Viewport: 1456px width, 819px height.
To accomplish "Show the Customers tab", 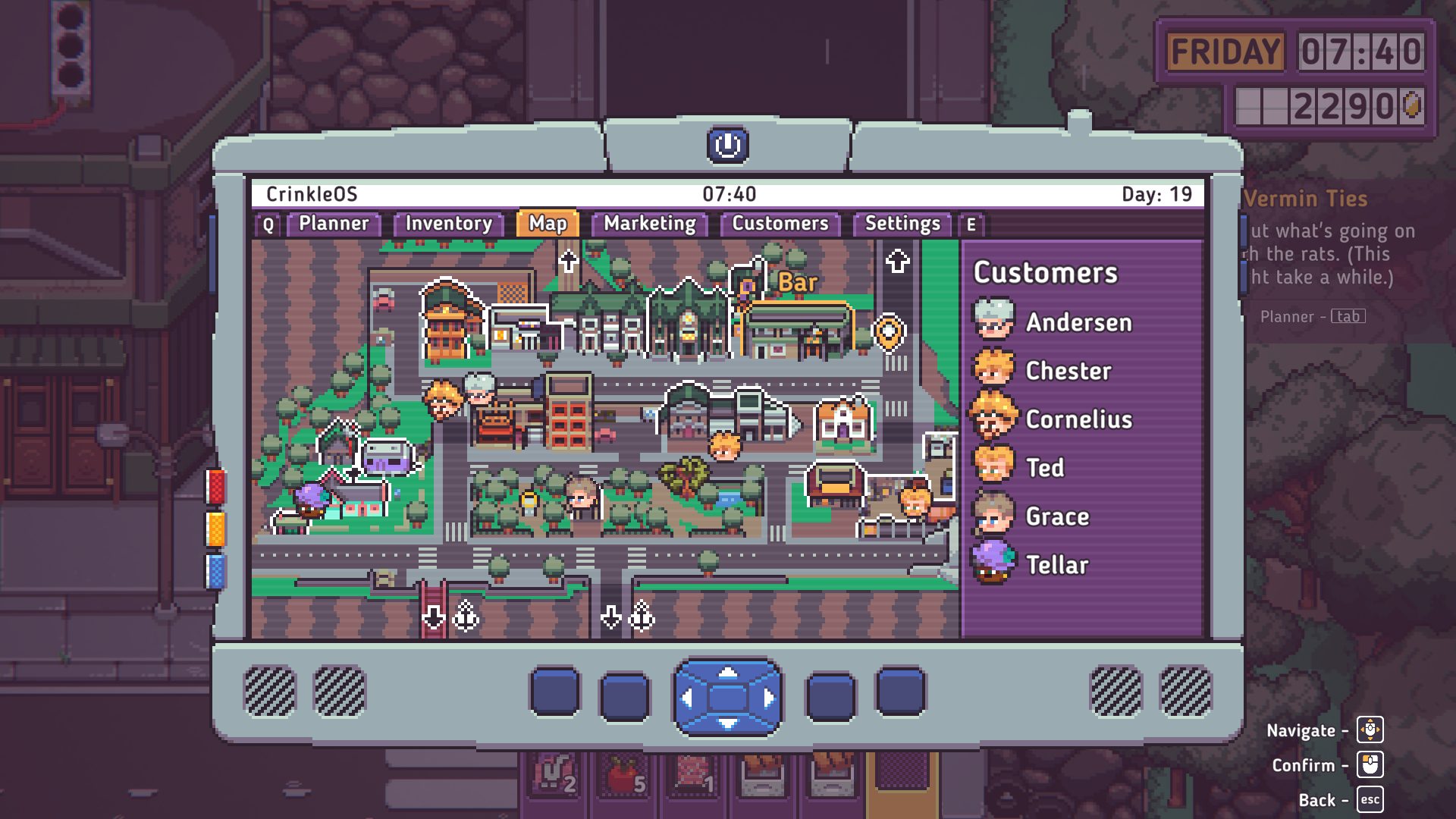I will (x=780, y=224).
